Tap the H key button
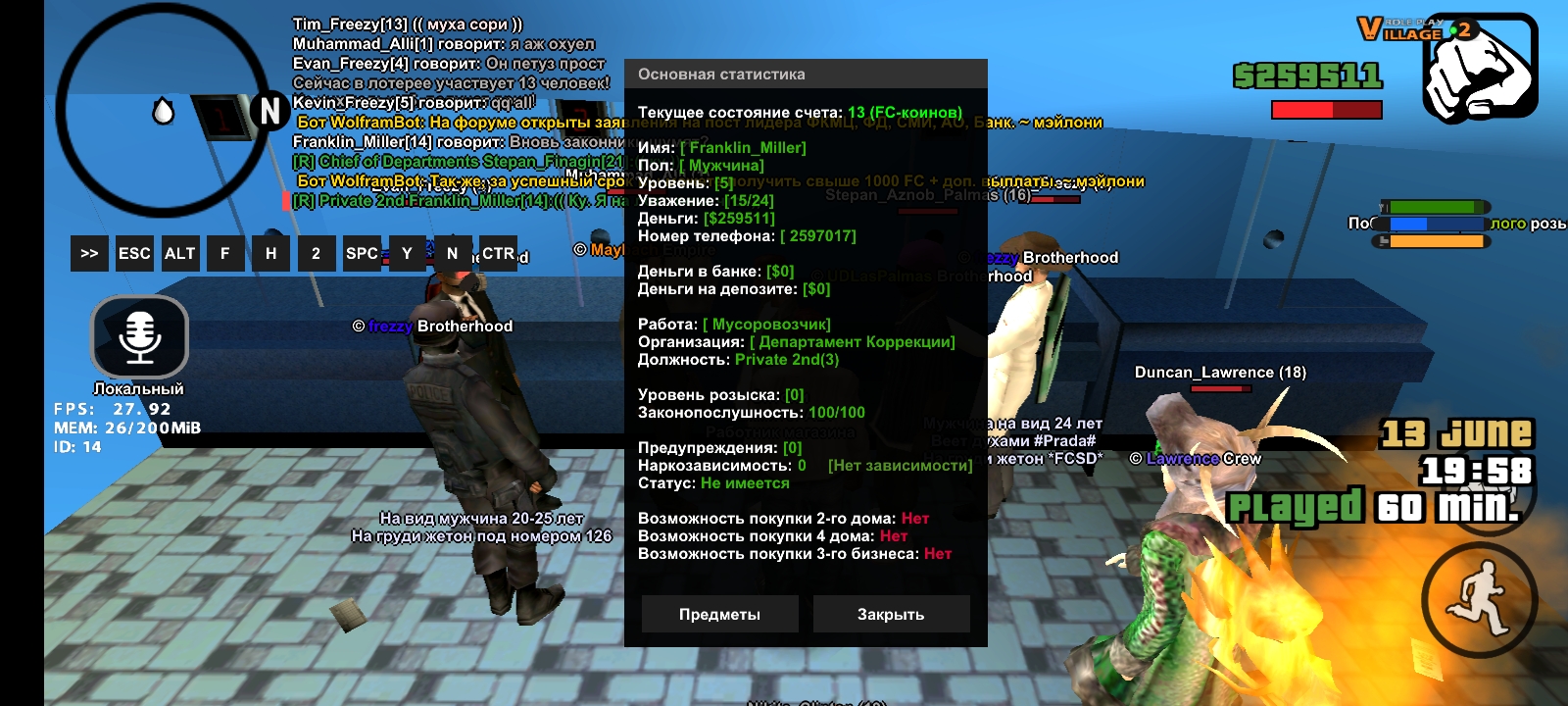This screenshot has width=1568, height=706. pyautogui.click(x=270, y=253)
